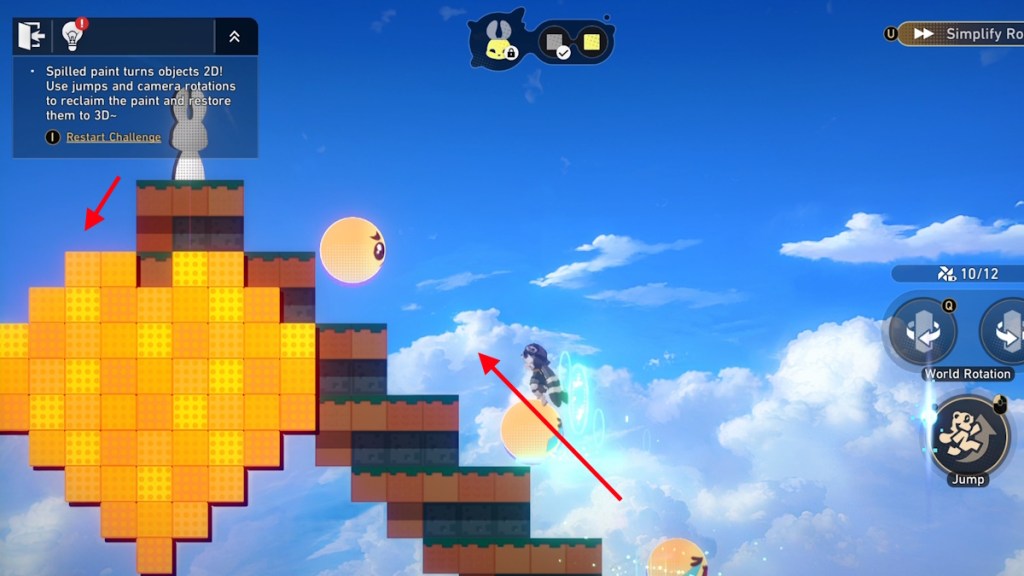Screen dimensions: 1024x576
Task: Select the locked yellow bunny icon
Action: 498,41
